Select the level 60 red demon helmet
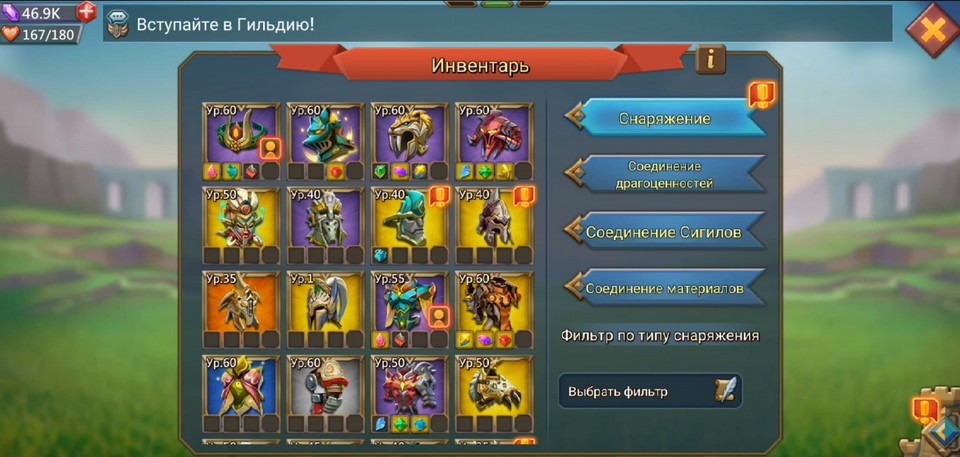 (x=494, y=134)
